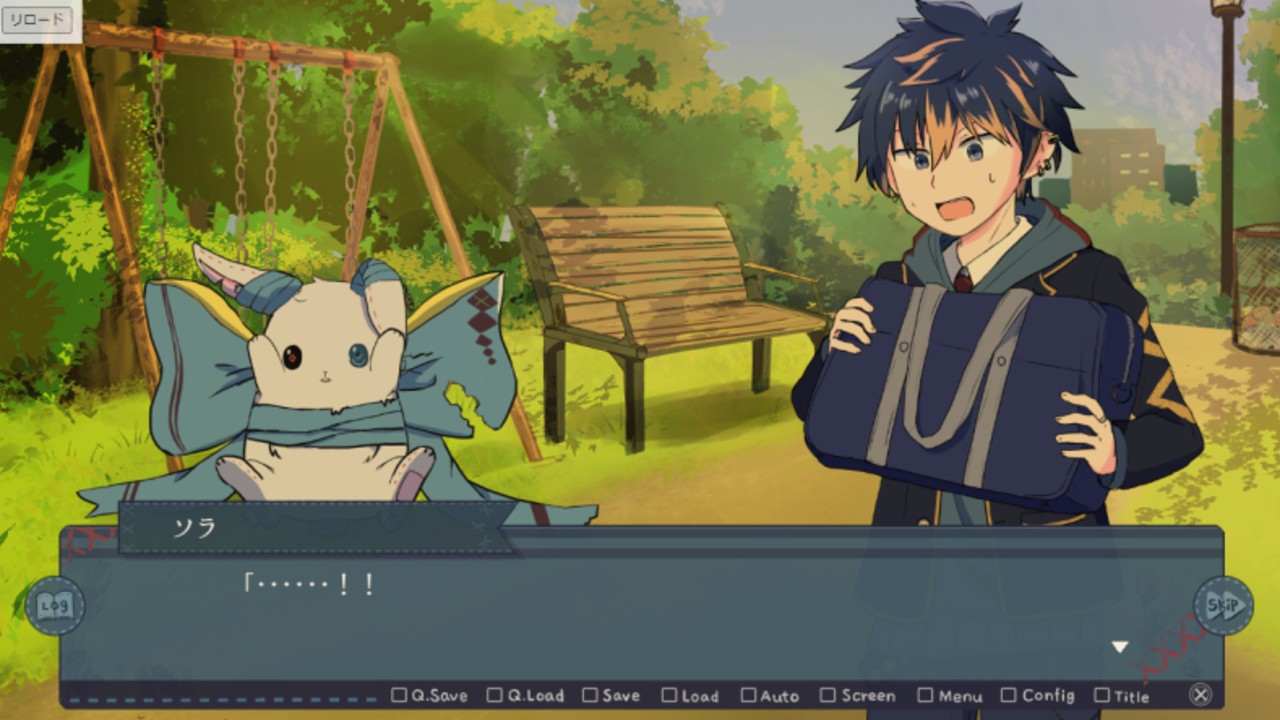Open the Menu option

click(950, 695)
